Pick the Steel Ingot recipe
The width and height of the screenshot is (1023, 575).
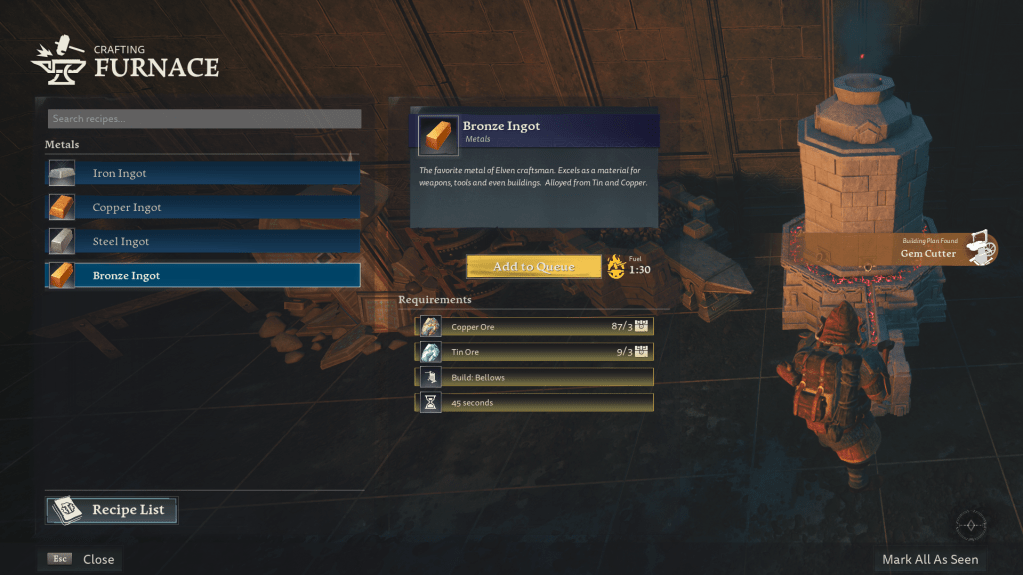tap(203, 242)
